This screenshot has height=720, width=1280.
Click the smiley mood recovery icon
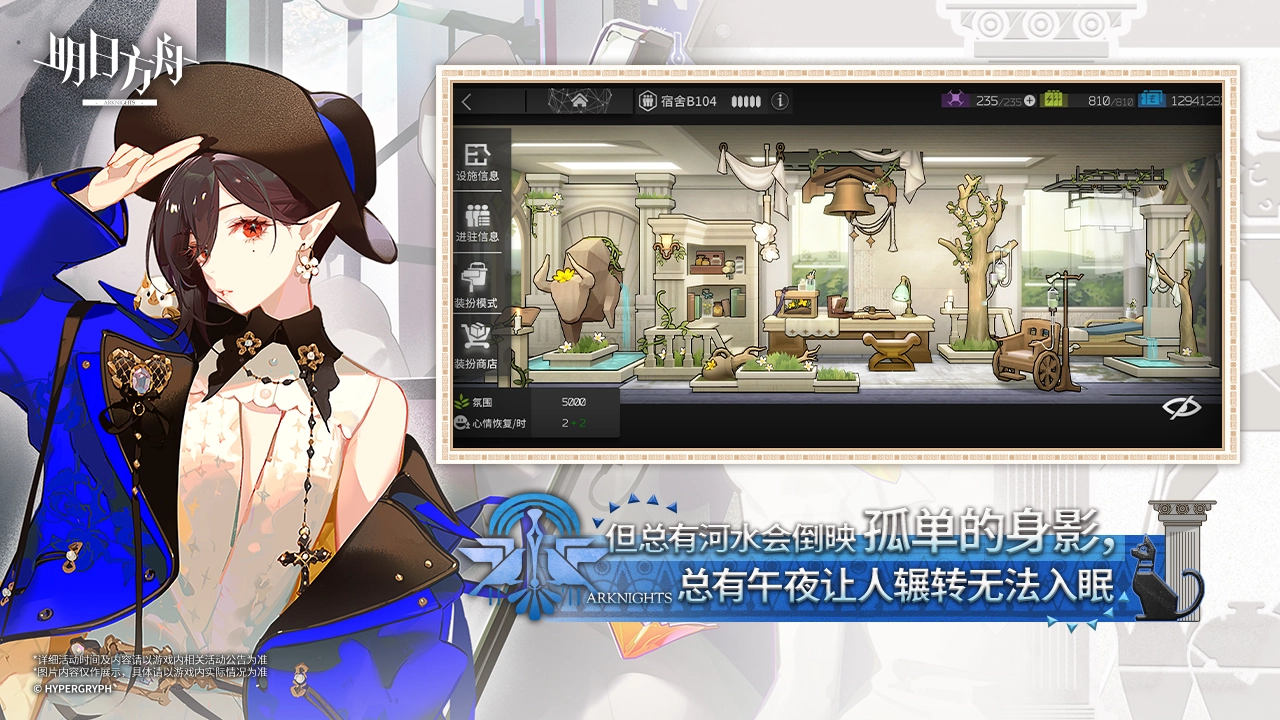point(461,422)
